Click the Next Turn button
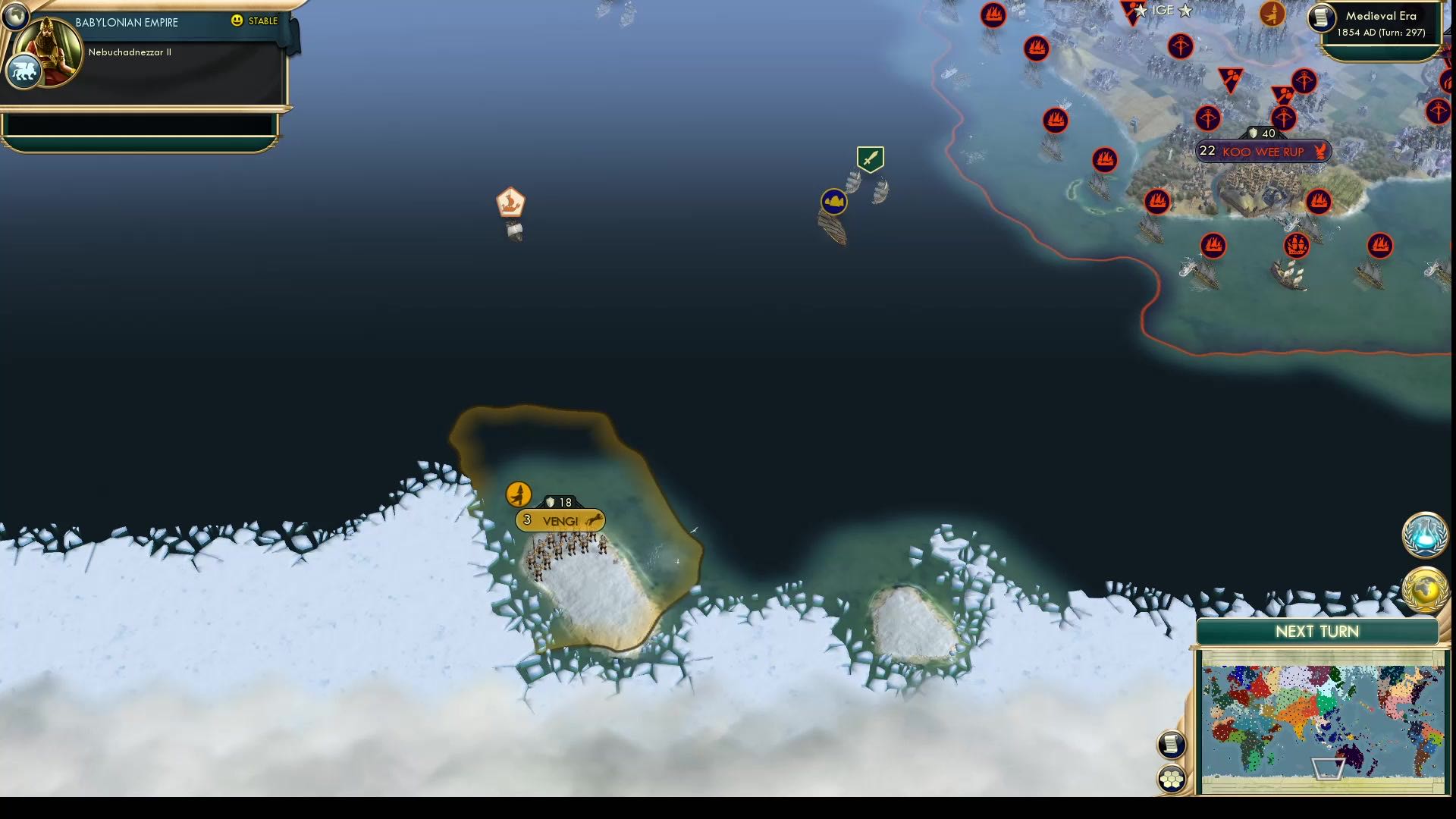 pyautogui.click(x=1318, y=630)
